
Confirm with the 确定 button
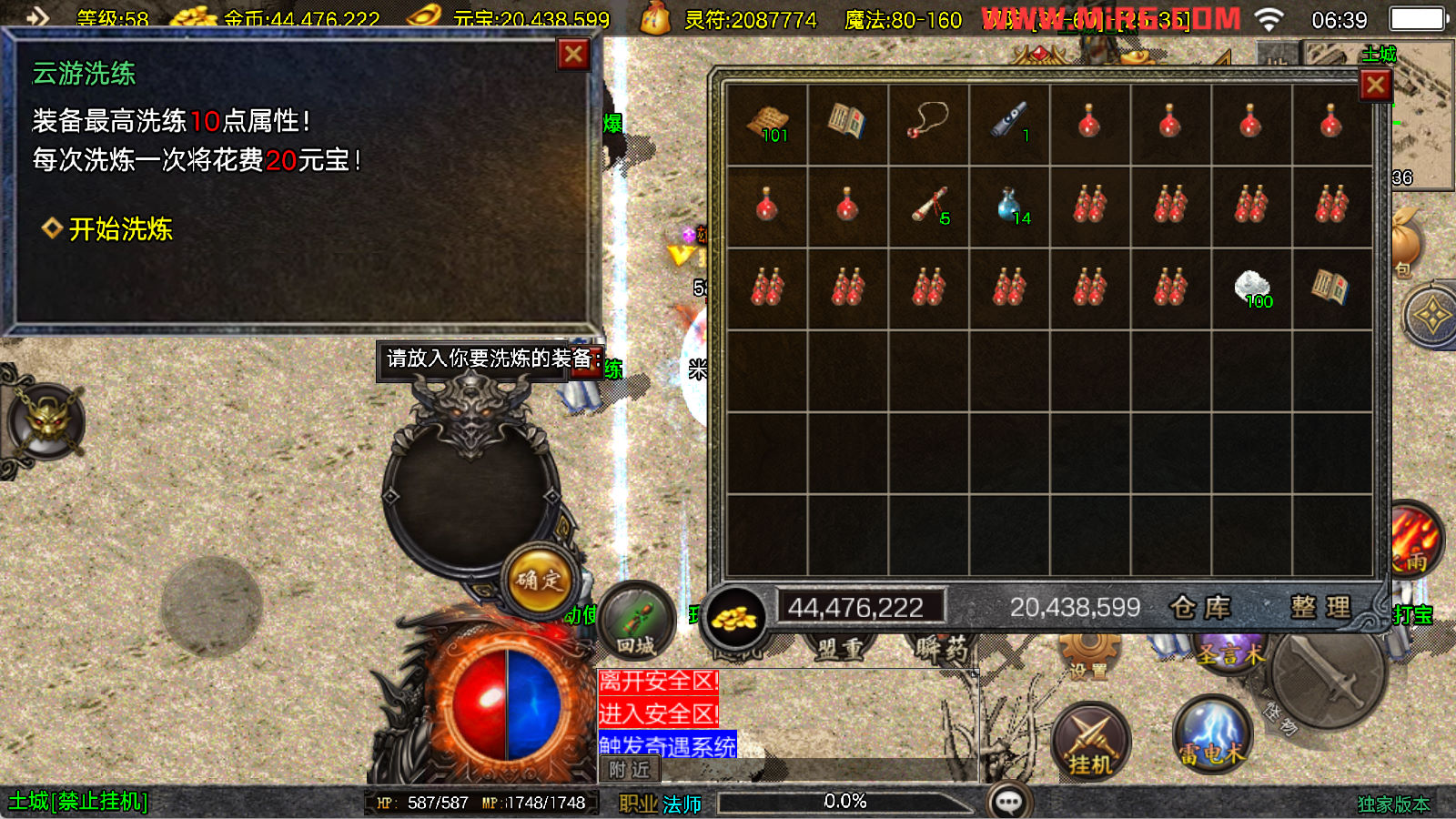pyautogui.click(x=539, y=579)
